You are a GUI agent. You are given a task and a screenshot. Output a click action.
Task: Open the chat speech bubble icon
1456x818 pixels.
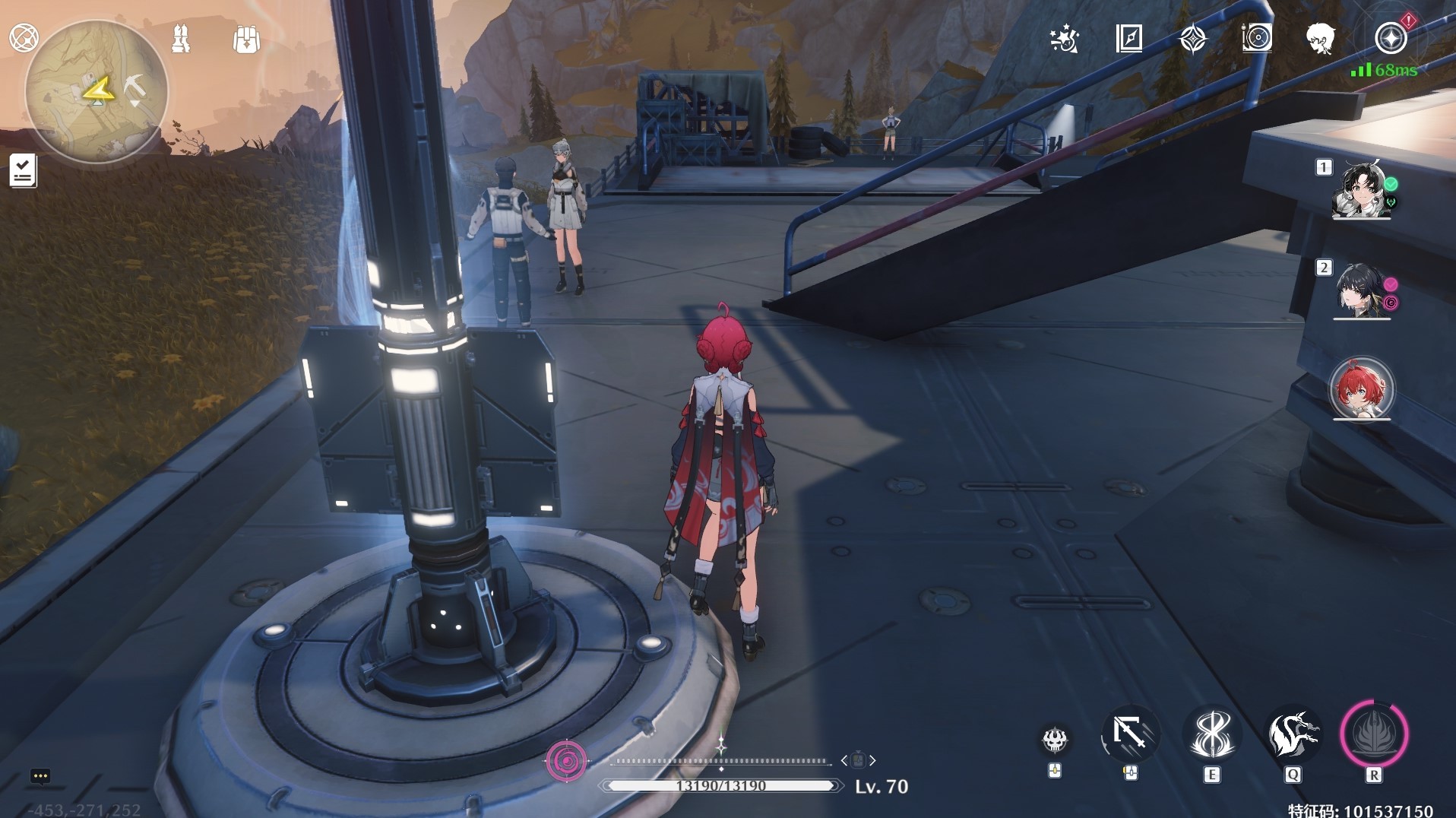click(x=40, y=776)
